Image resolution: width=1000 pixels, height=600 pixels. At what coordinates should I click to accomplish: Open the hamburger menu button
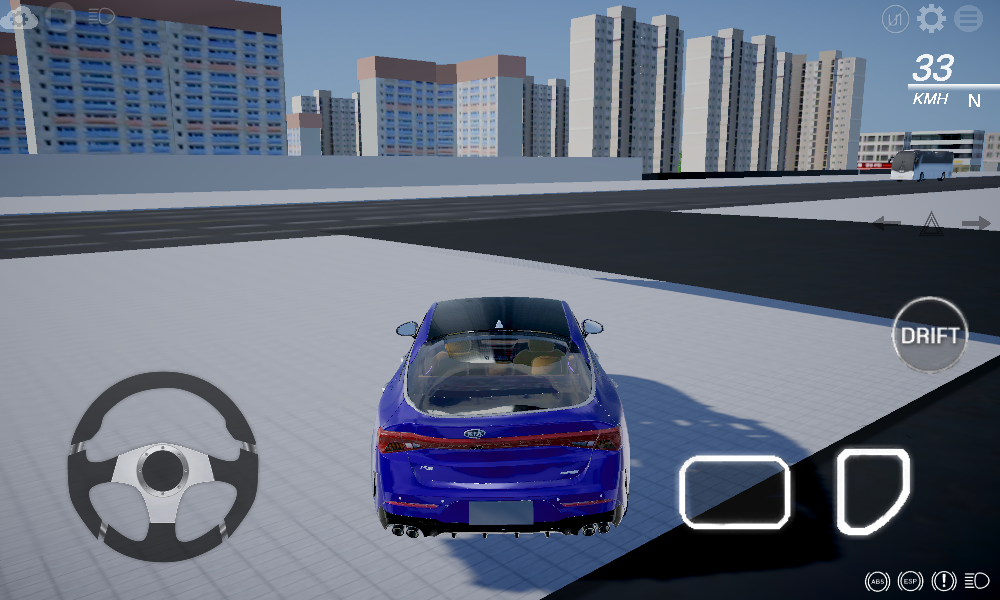click(968, 18)
